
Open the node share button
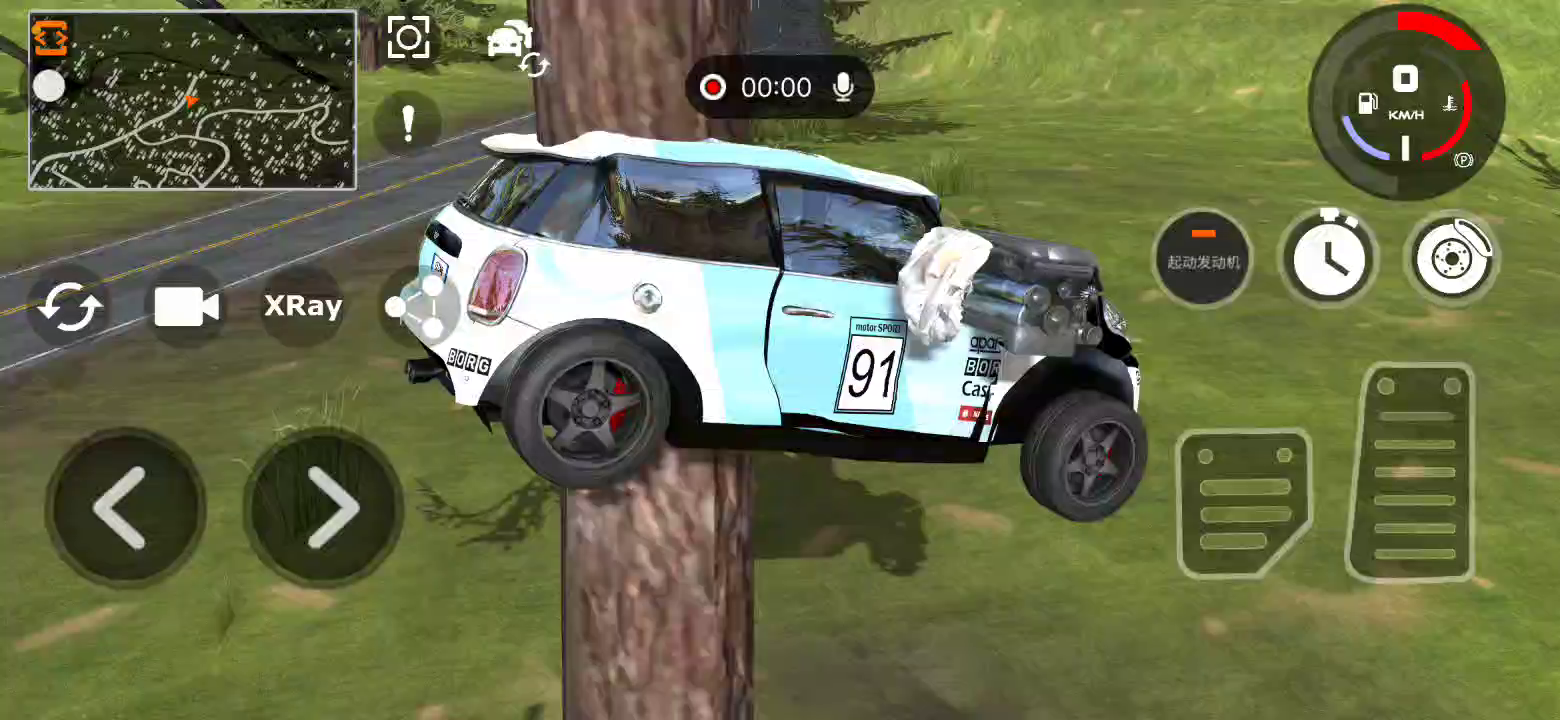click(x=418, y=306)
